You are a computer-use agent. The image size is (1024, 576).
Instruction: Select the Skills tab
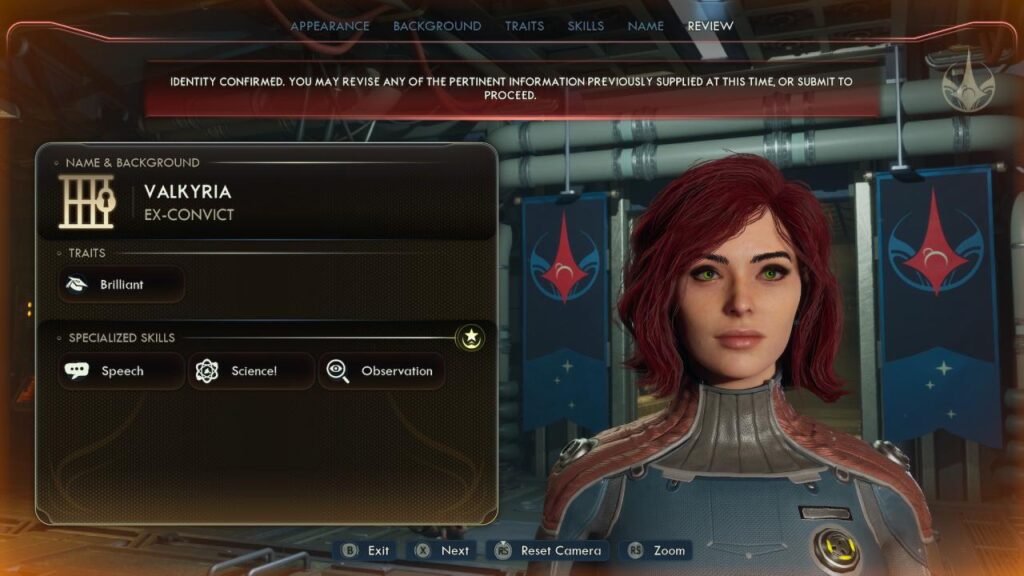click(x=585, y=26)
